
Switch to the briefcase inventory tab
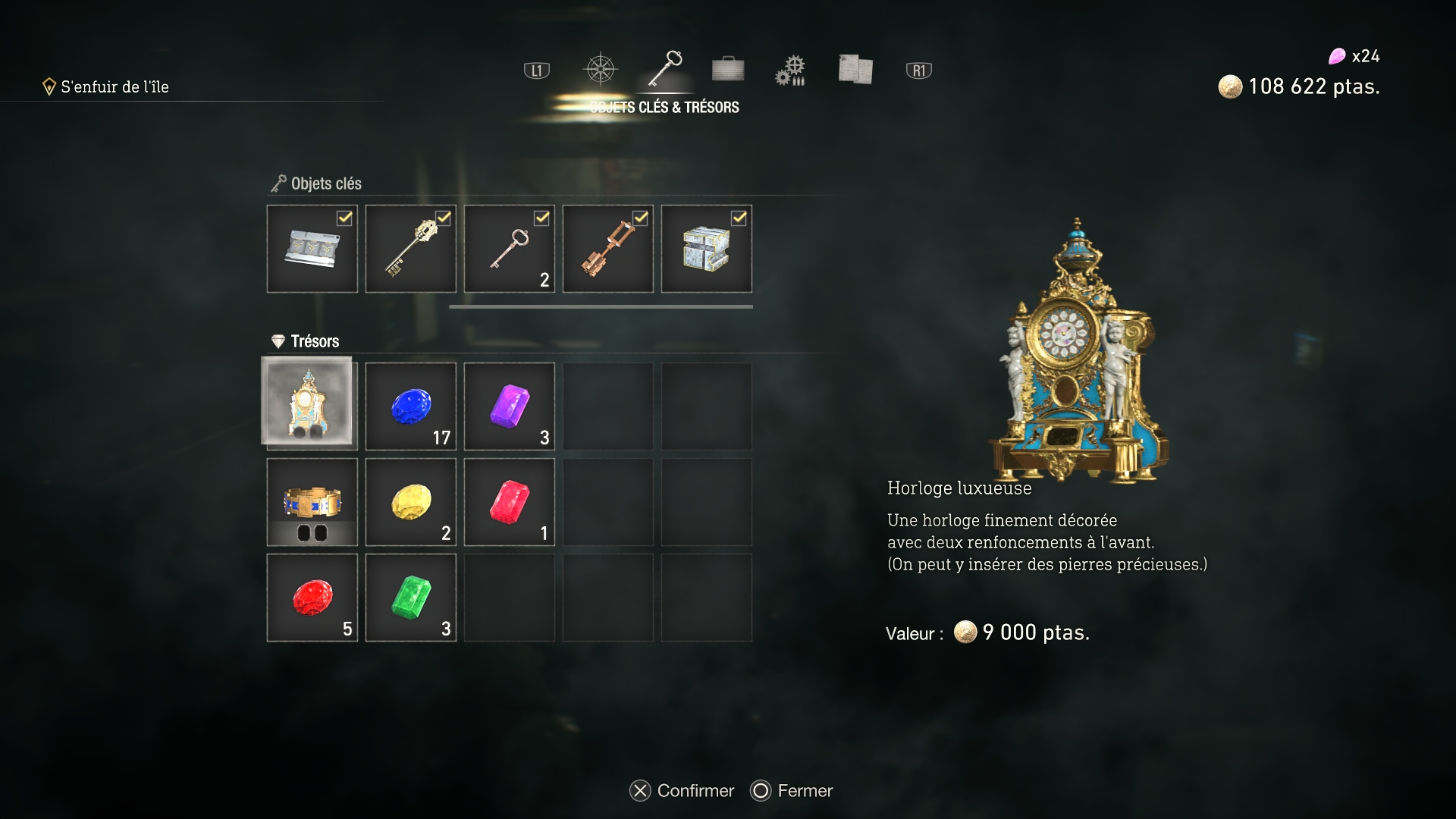click(728, 70)
